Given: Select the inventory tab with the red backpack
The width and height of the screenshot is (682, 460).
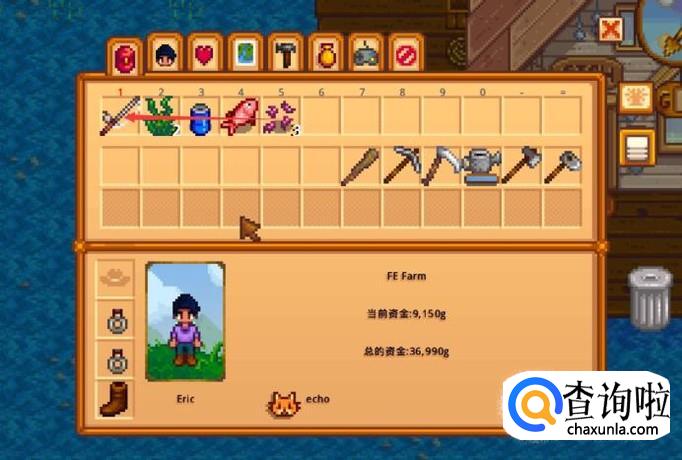Looking at the screenshot, I should pos(124,55).
